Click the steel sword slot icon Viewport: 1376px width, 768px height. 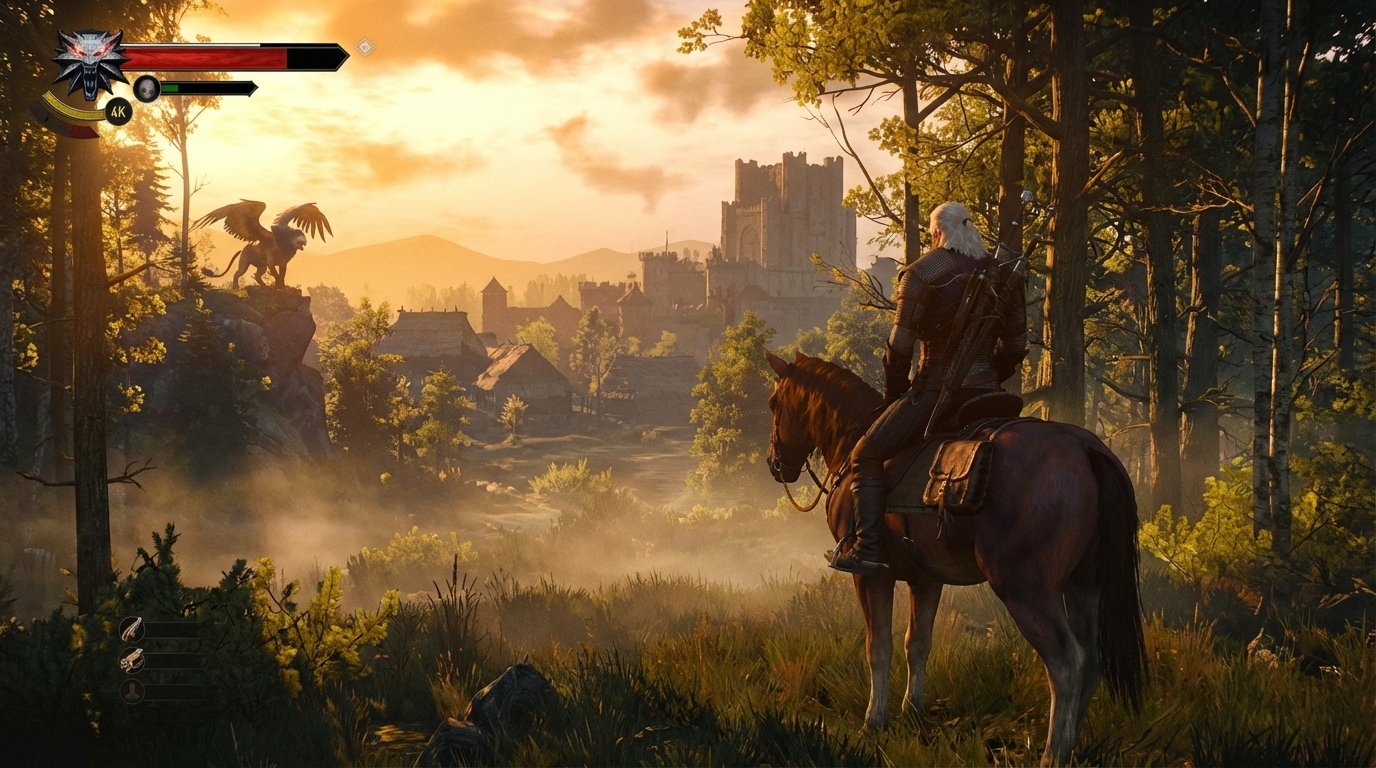click(x=131, y=630)
